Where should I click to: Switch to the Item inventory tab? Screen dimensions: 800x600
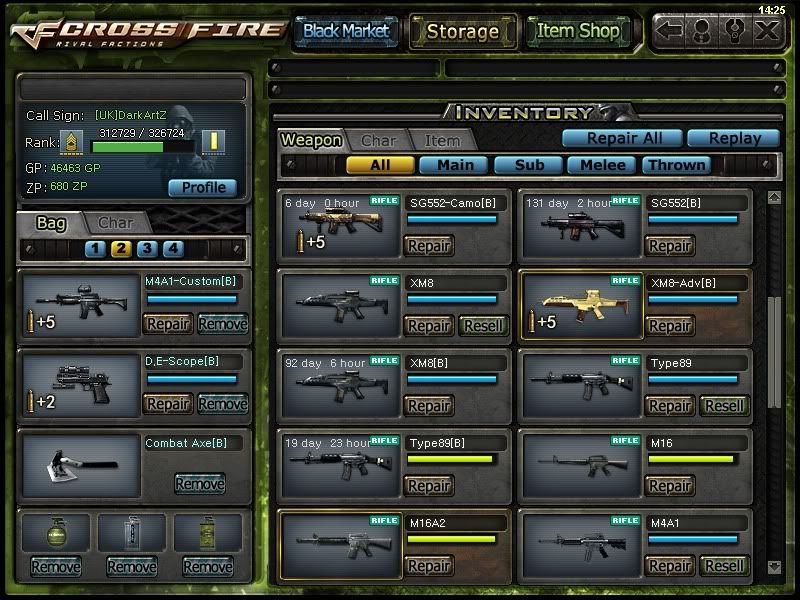[x=441, y=141]
